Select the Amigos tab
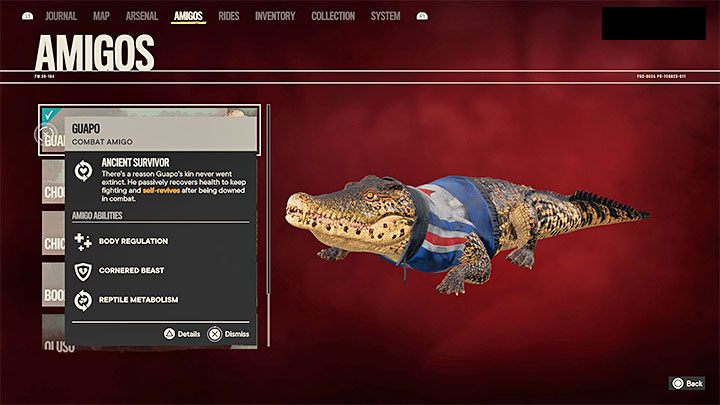The width and height of the screenshot is (720, 405). tap(188, 16)
